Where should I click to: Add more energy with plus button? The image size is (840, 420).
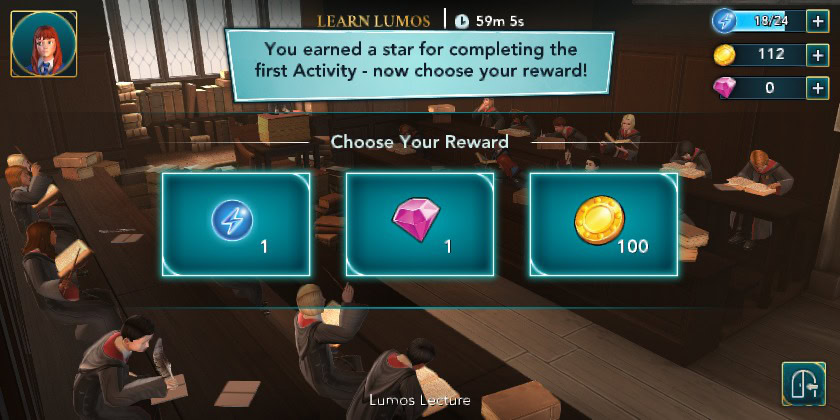[816, 21]
